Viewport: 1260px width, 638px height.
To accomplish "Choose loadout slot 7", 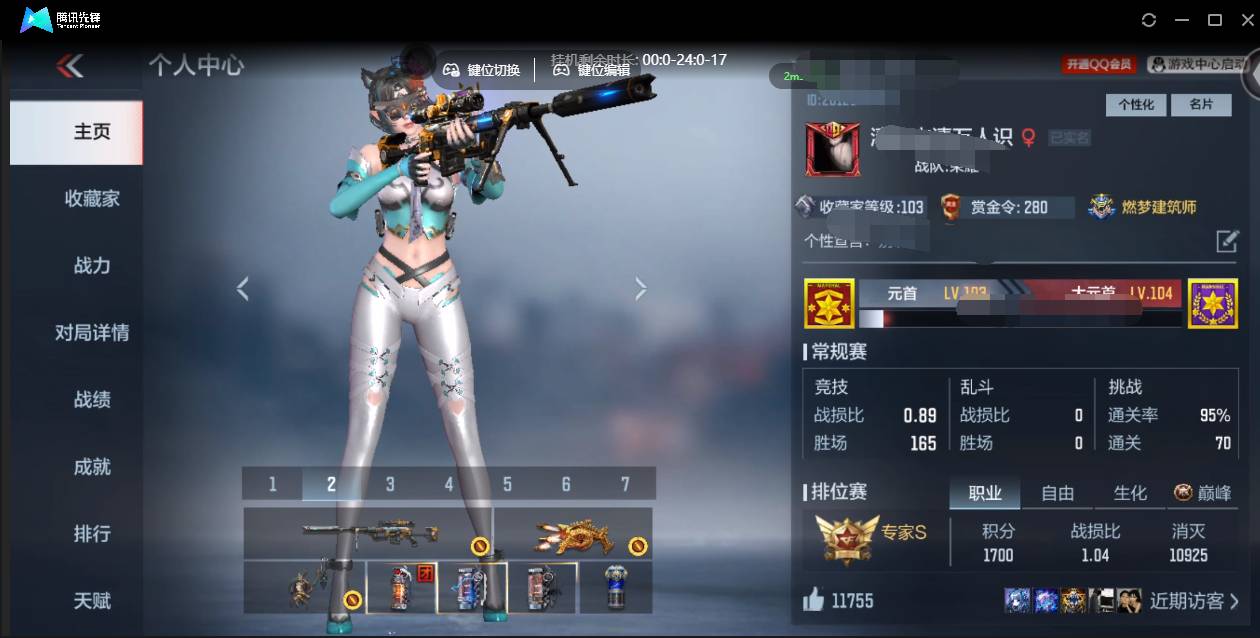I will tap(625, 484).
